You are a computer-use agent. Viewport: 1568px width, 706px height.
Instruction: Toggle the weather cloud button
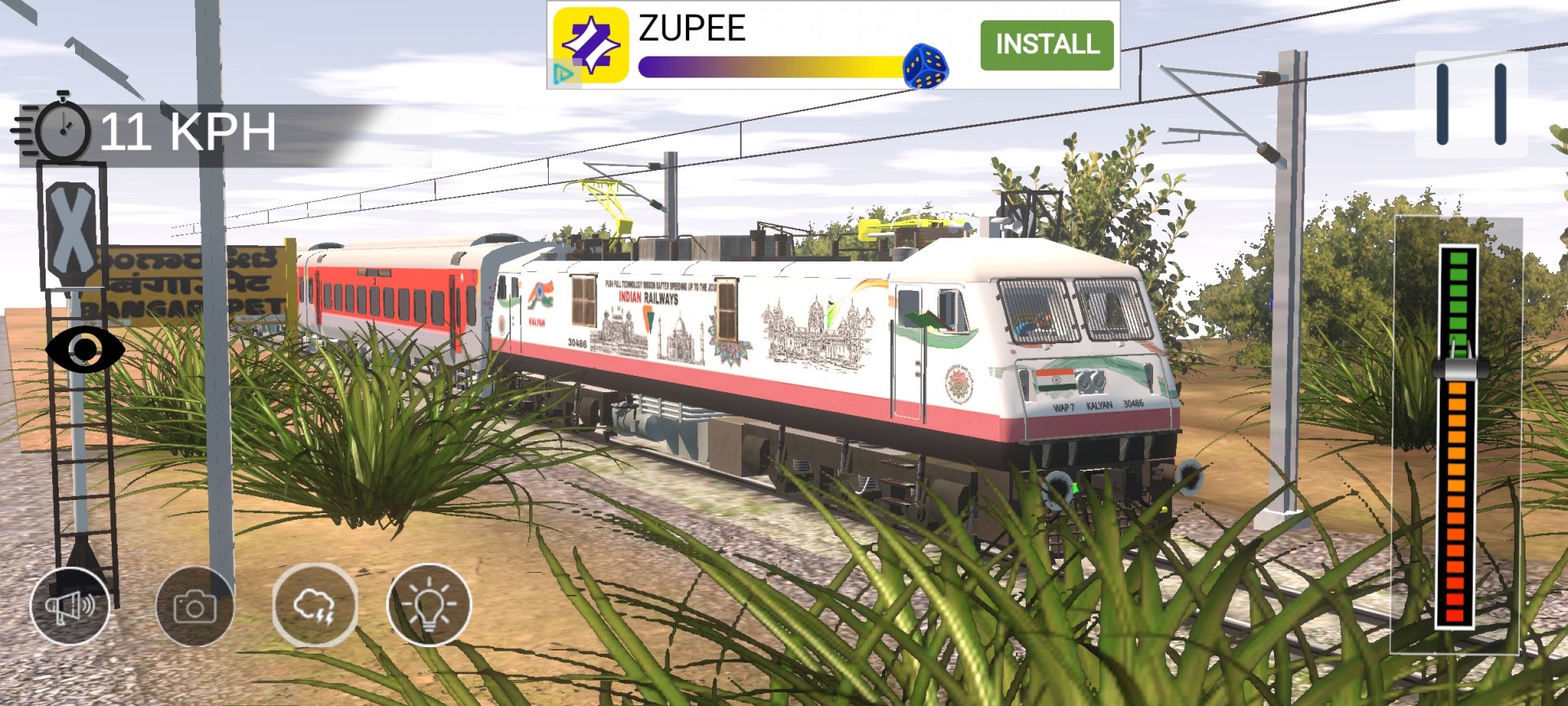[x=314, y=605]
